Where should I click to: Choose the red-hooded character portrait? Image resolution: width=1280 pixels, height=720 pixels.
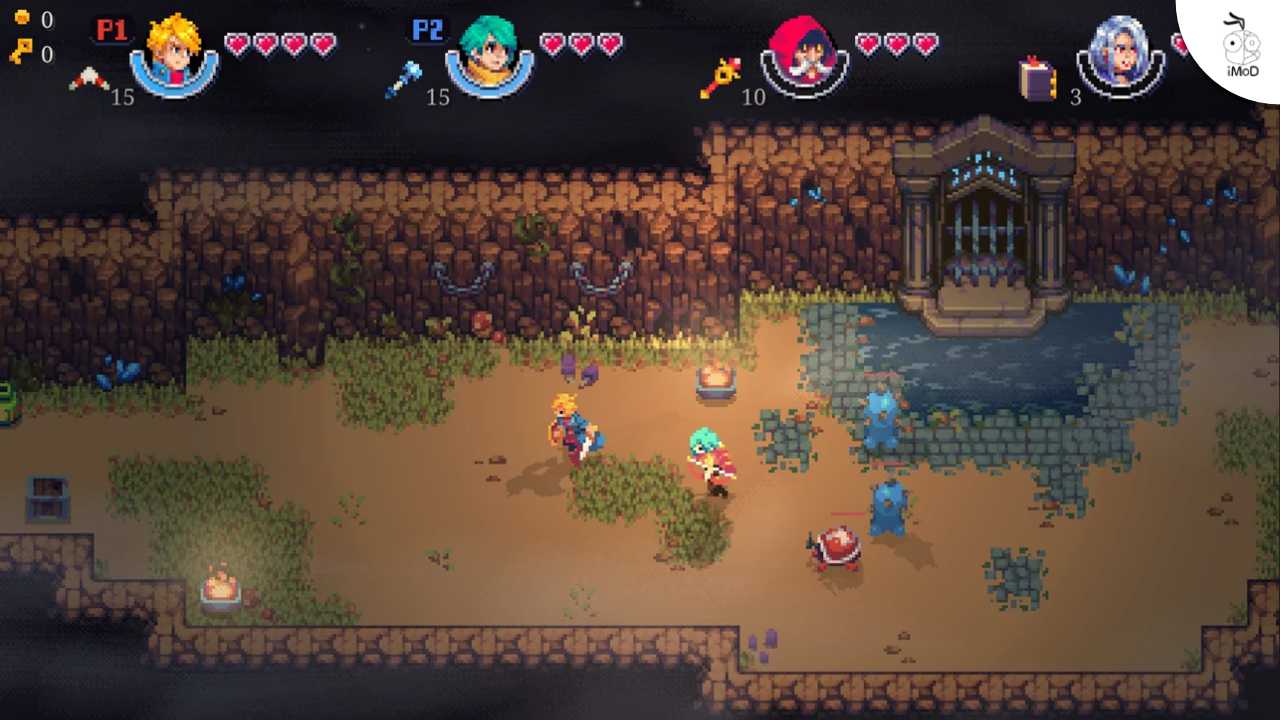pos(804,52)
